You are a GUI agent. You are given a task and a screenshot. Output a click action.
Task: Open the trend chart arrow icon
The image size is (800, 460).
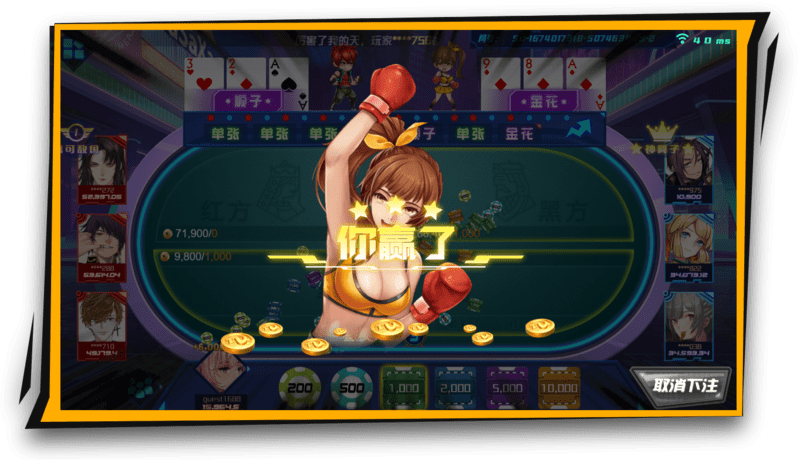point(579,130)
